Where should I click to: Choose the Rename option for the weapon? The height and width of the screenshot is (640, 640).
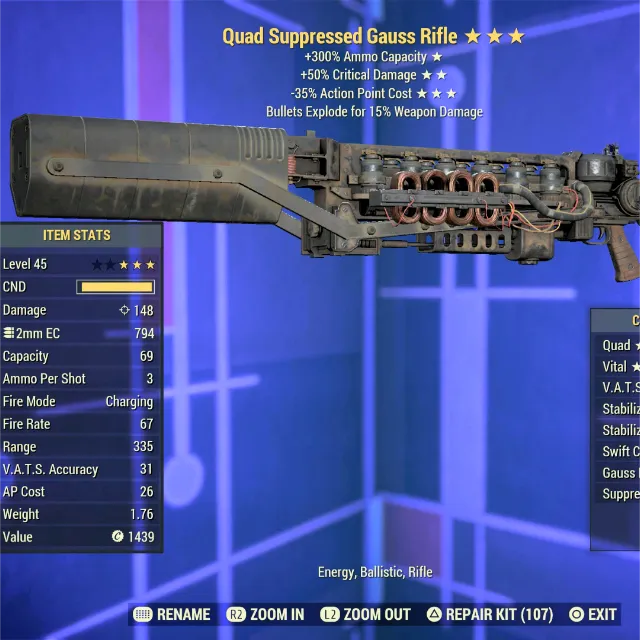pyautogui.click(x=172, y=614)
